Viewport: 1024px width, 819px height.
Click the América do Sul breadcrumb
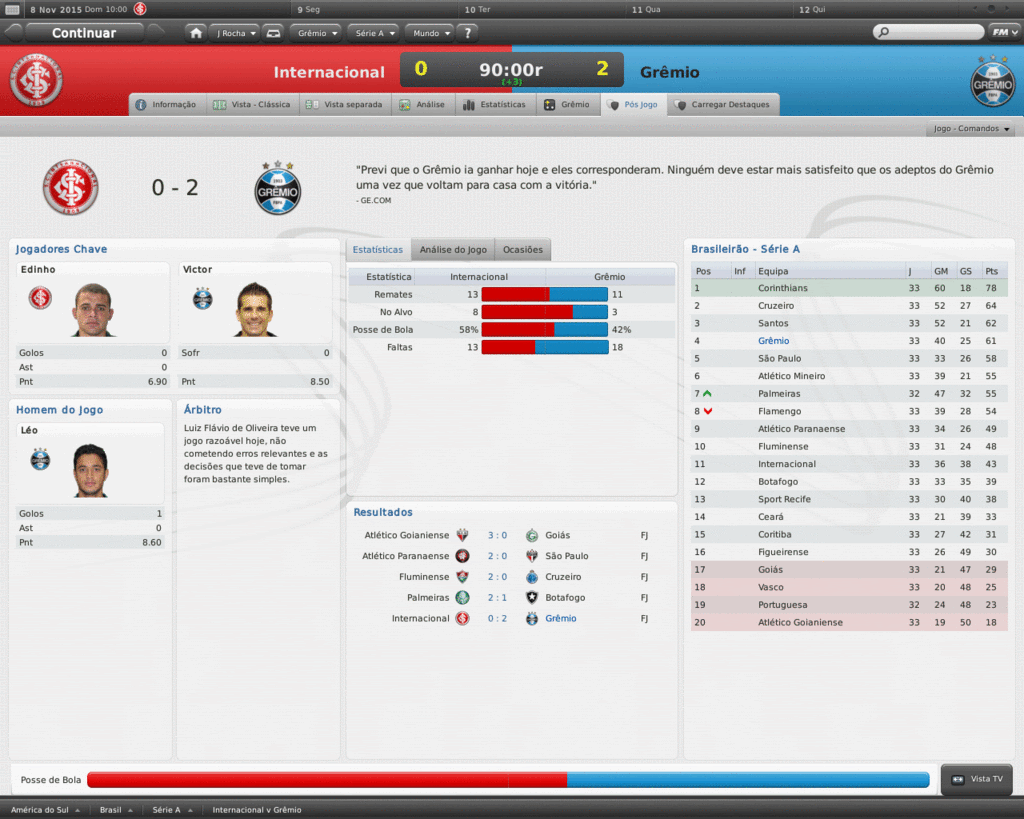pyautogui.click(x=41, y=810)
